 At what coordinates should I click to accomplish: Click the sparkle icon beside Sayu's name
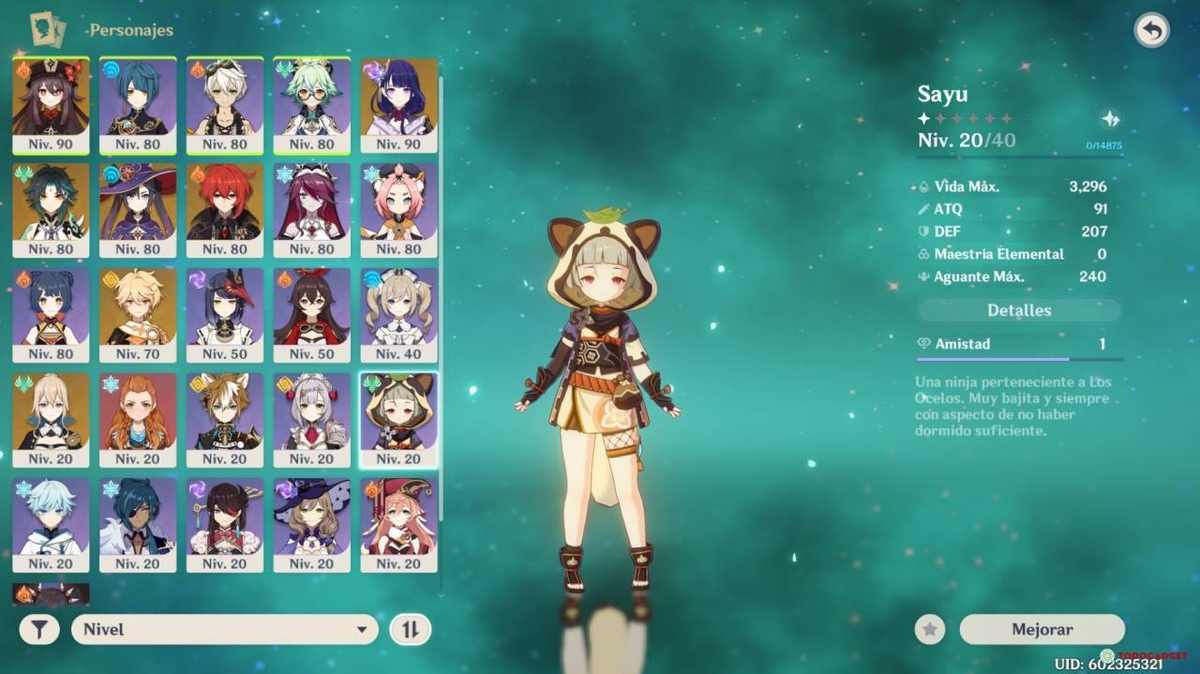click(x=1110, y=119)
